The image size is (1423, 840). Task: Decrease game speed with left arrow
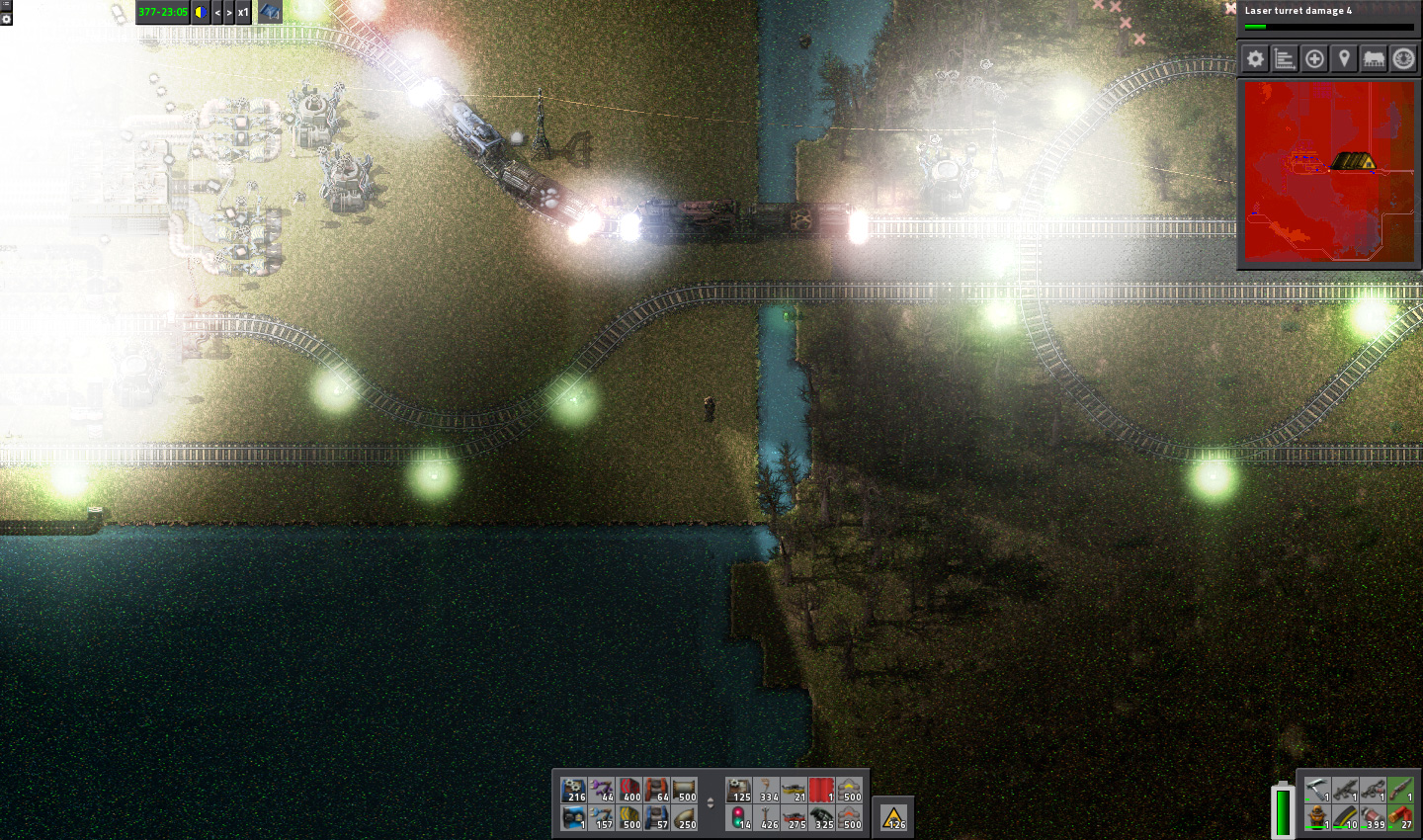[x=217, y=13]
